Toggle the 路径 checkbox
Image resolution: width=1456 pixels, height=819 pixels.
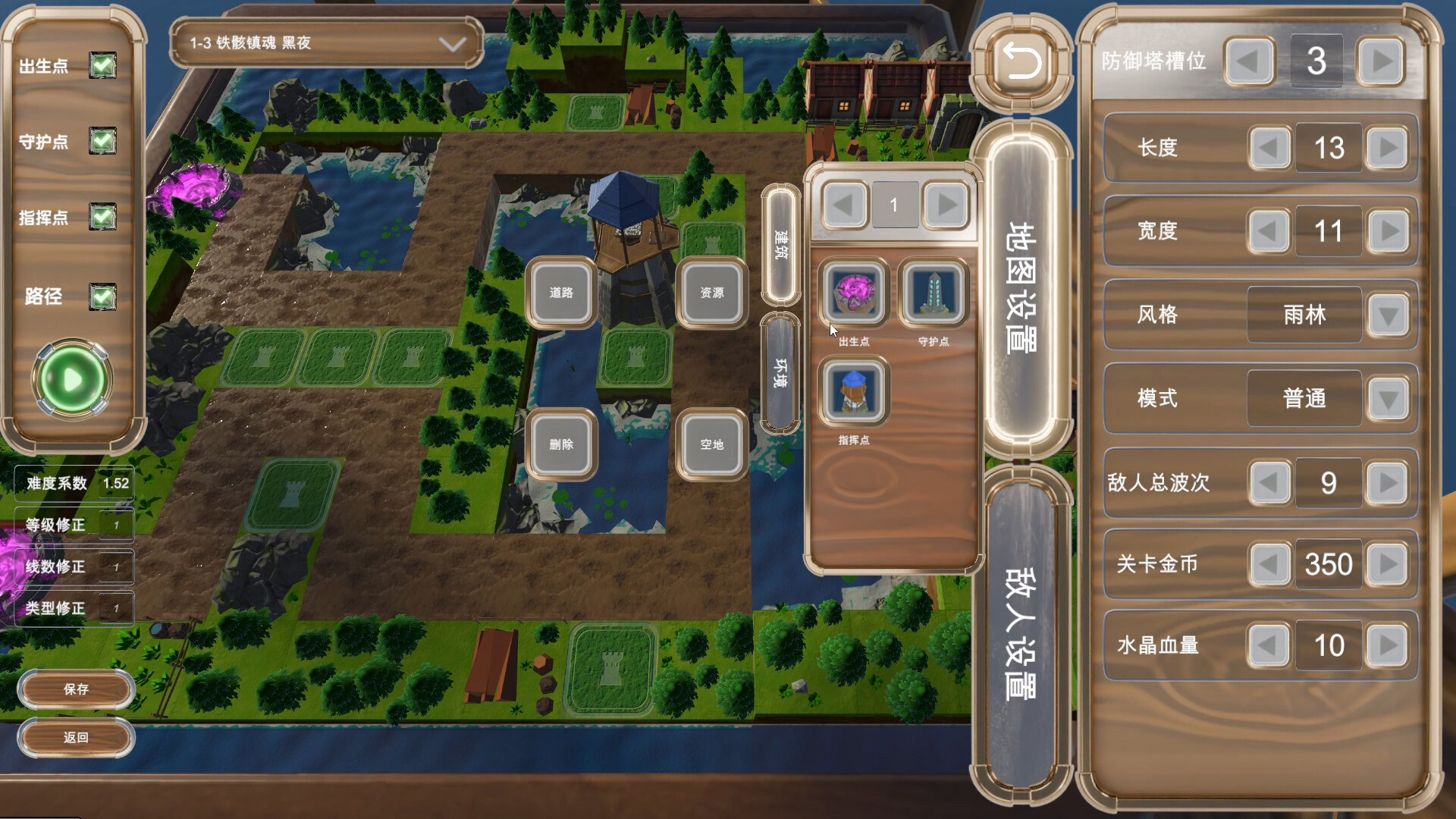pyautogui.click(x=102, y=297)
